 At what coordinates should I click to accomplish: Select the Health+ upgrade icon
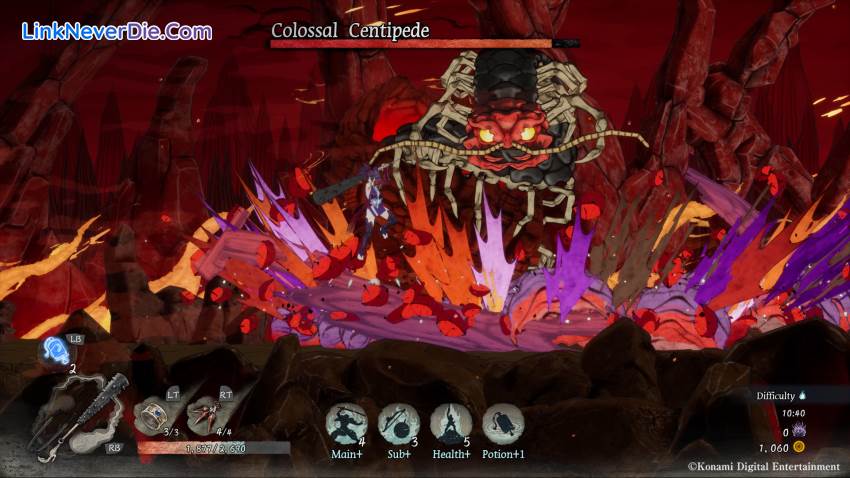[450, 423]
